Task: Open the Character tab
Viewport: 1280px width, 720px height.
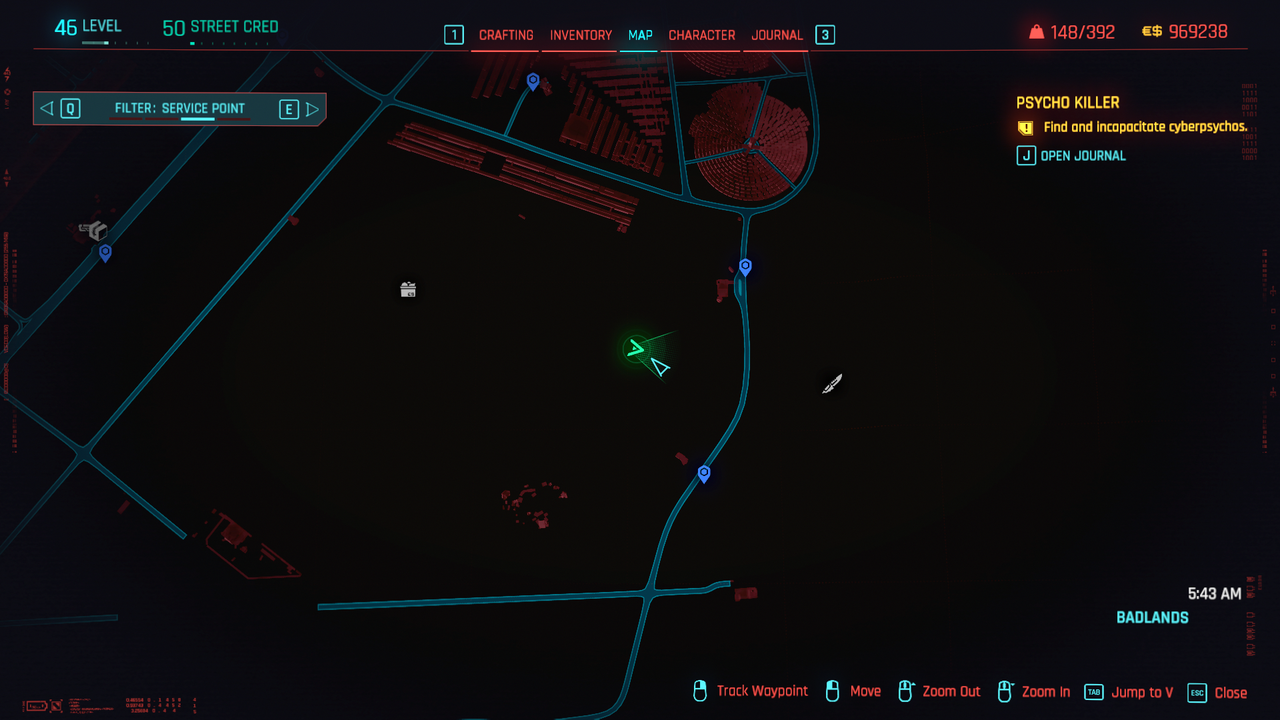Action: pyautogui.click(x=702, y=35)
